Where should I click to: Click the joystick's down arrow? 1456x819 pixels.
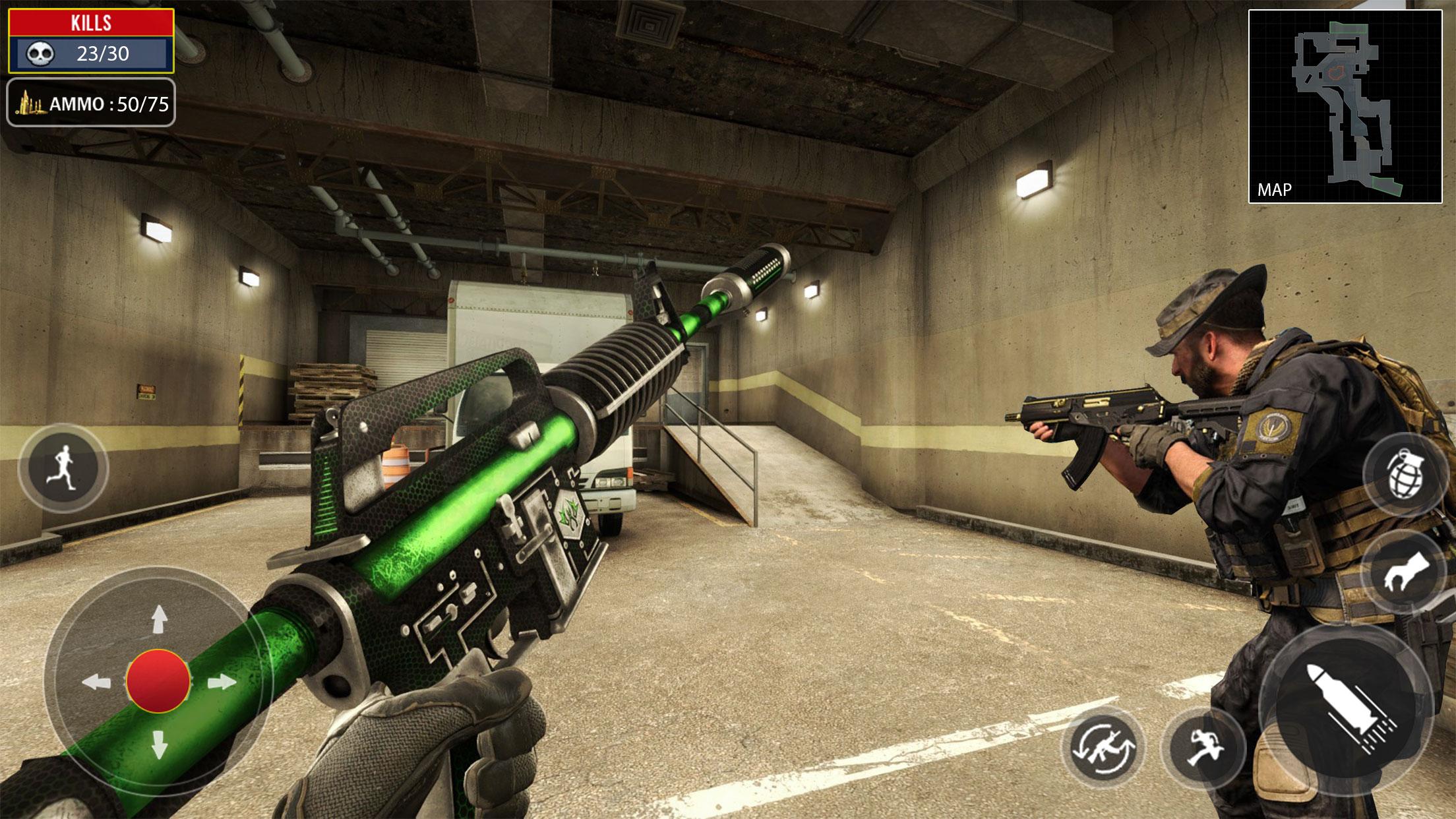coord(159,744)
